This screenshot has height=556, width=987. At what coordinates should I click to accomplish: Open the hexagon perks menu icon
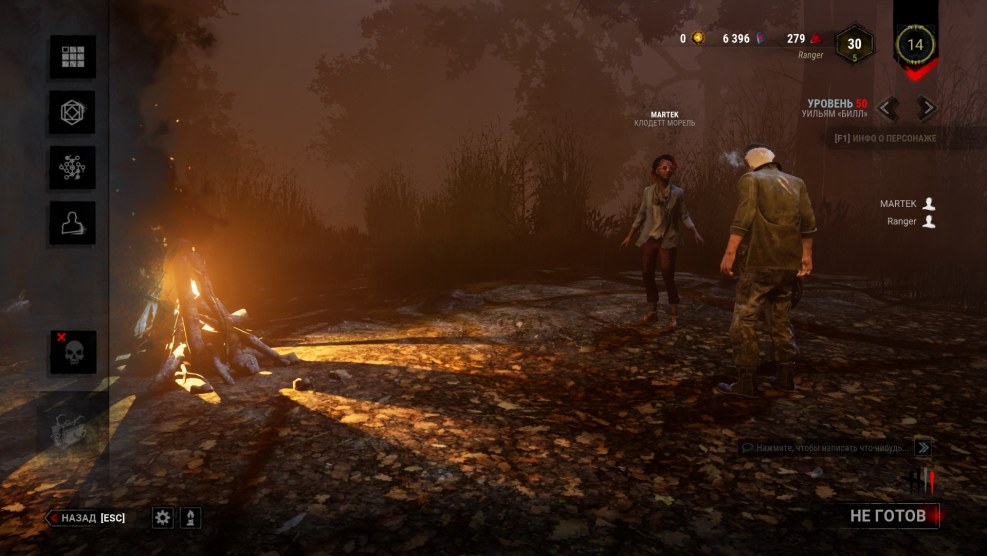(x=73, y=112)
